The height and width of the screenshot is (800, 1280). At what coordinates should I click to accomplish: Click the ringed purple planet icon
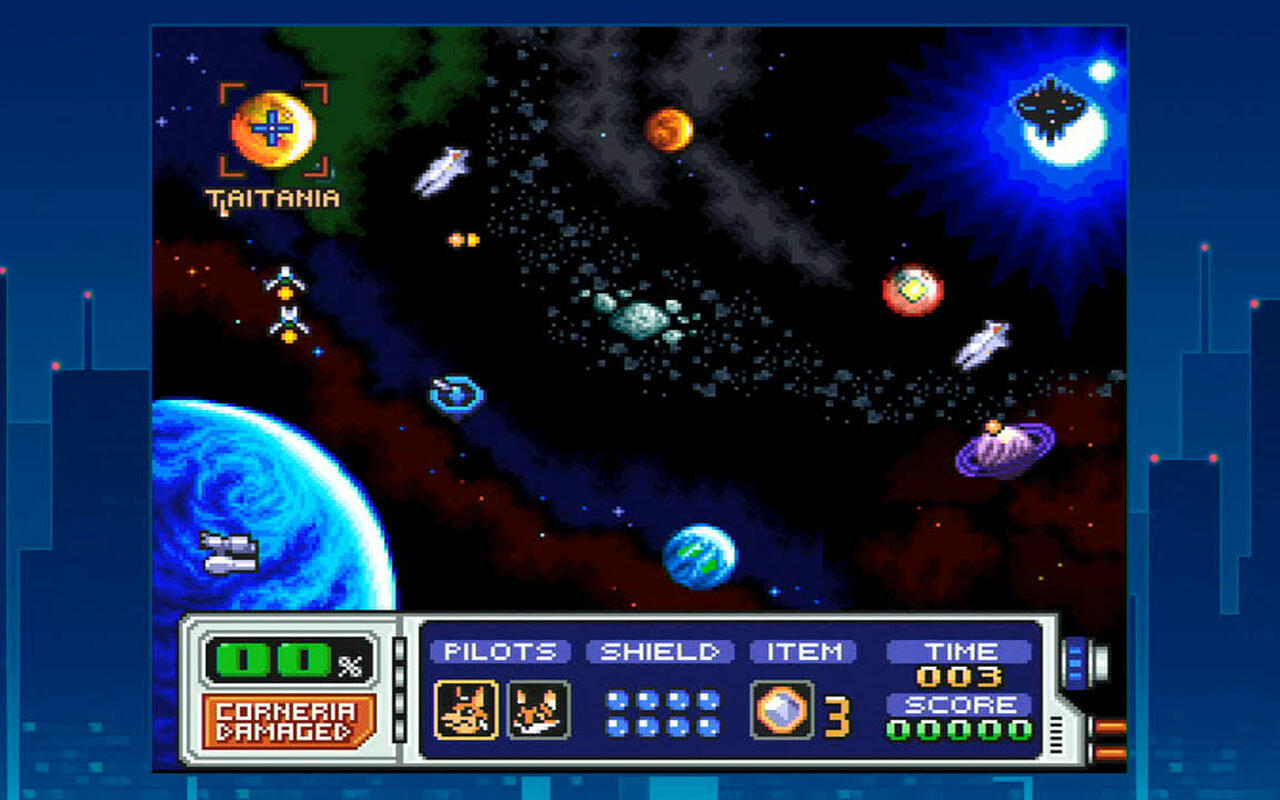(x=1003, y=445)
